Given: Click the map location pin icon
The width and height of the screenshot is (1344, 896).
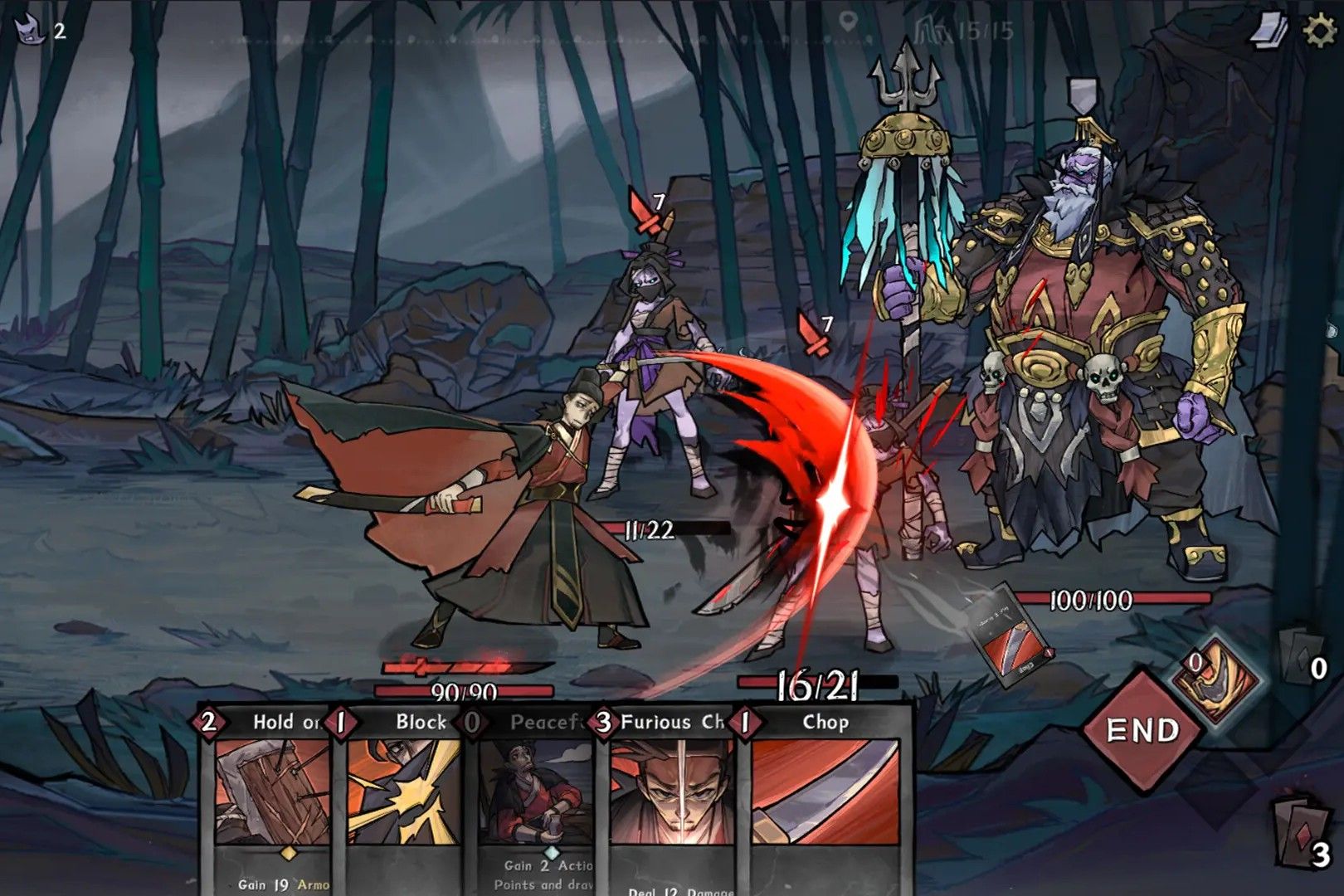Looking at the screenshot, I should (x=847, y=22).
